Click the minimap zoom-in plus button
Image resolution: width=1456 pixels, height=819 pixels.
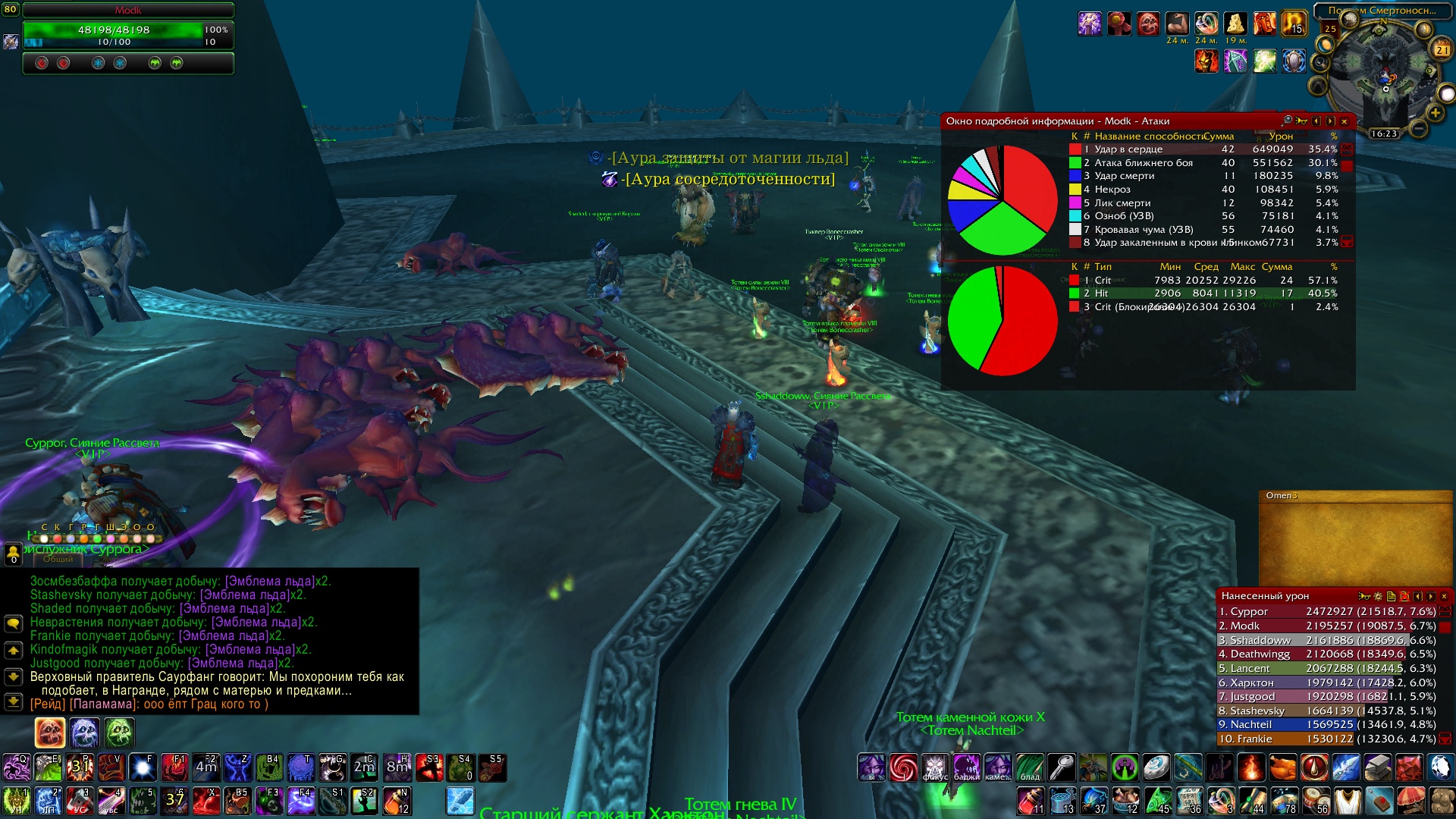(1435, 113)
